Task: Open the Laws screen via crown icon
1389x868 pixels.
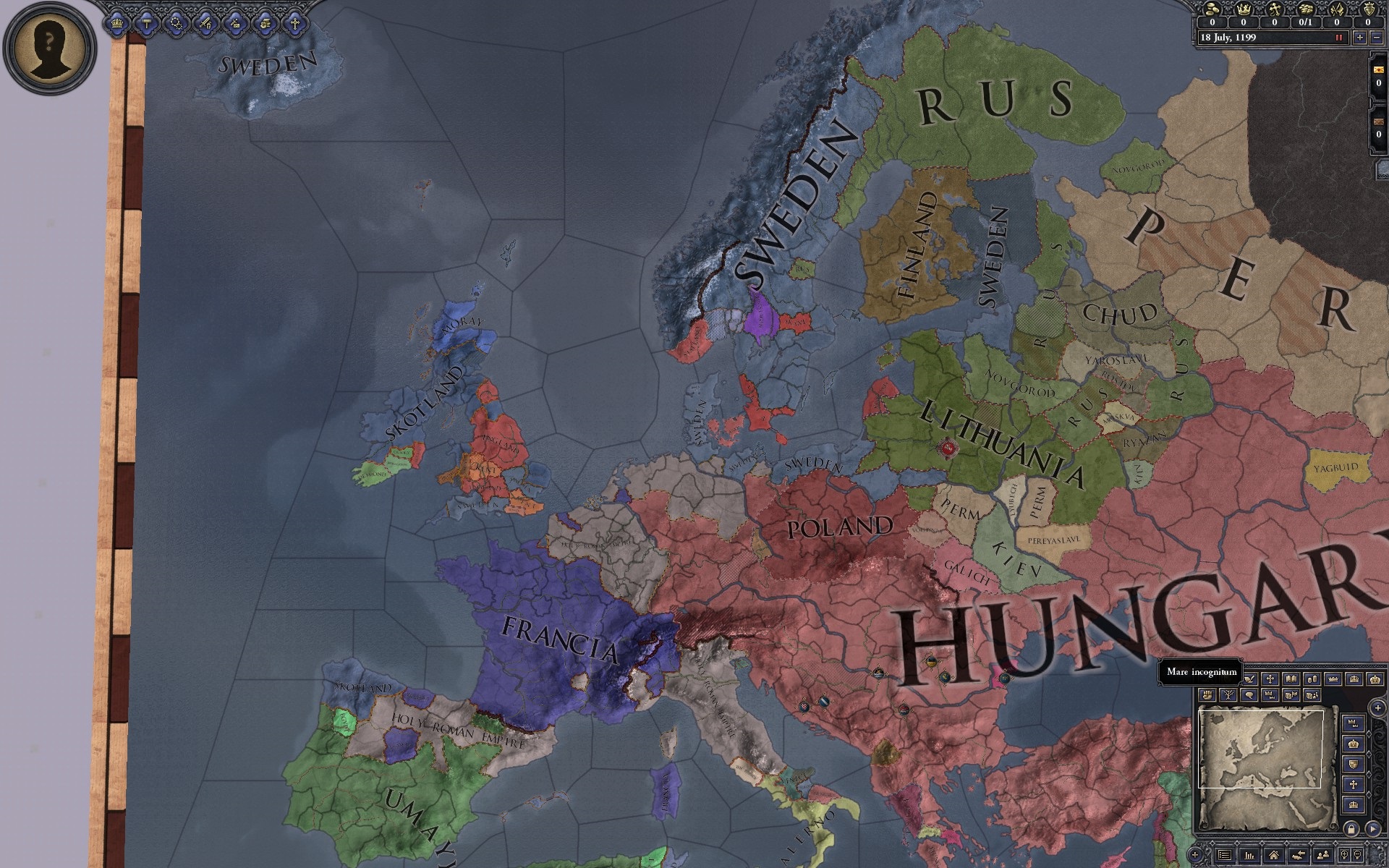Action: 117,24
